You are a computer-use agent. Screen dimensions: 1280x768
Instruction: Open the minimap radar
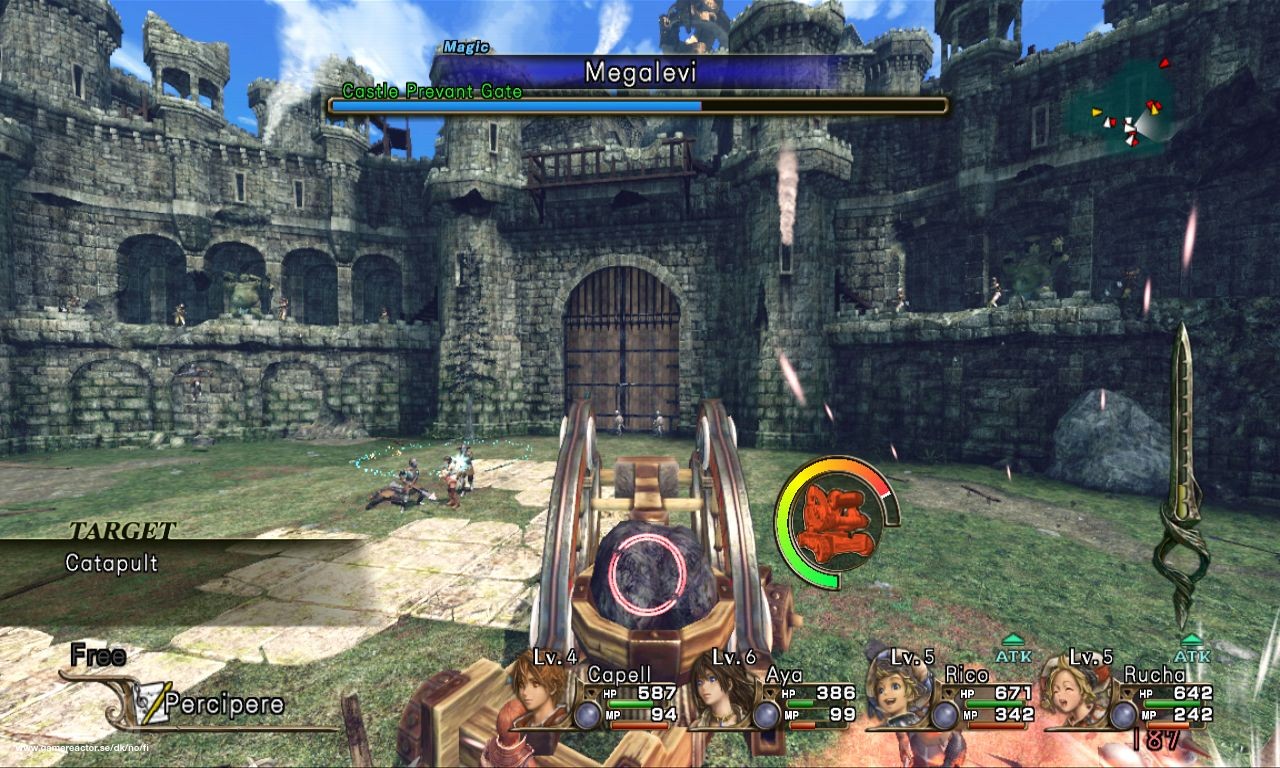coord(1124,108)
